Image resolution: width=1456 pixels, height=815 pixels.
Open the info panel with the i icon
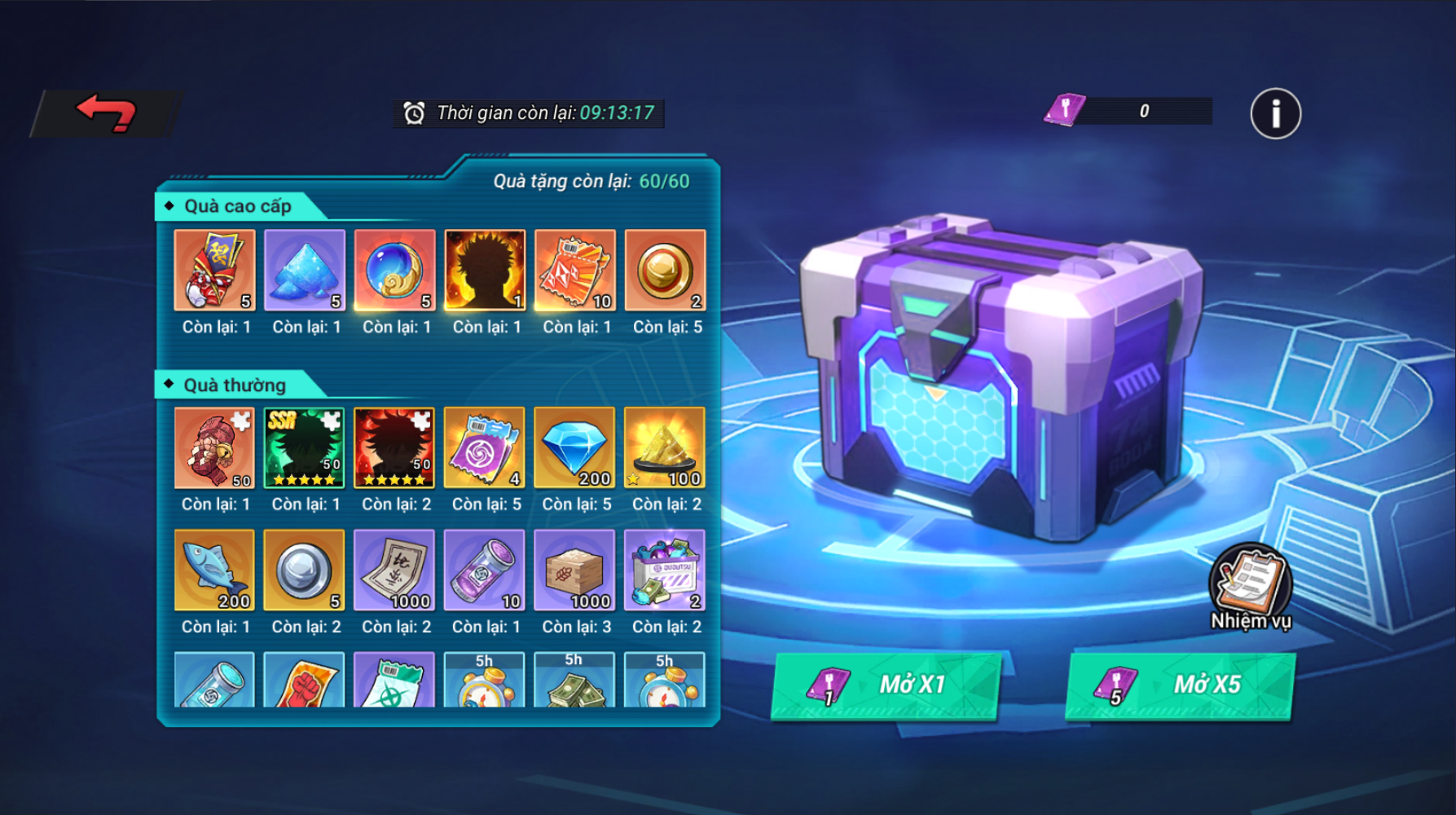[1275, 113]
